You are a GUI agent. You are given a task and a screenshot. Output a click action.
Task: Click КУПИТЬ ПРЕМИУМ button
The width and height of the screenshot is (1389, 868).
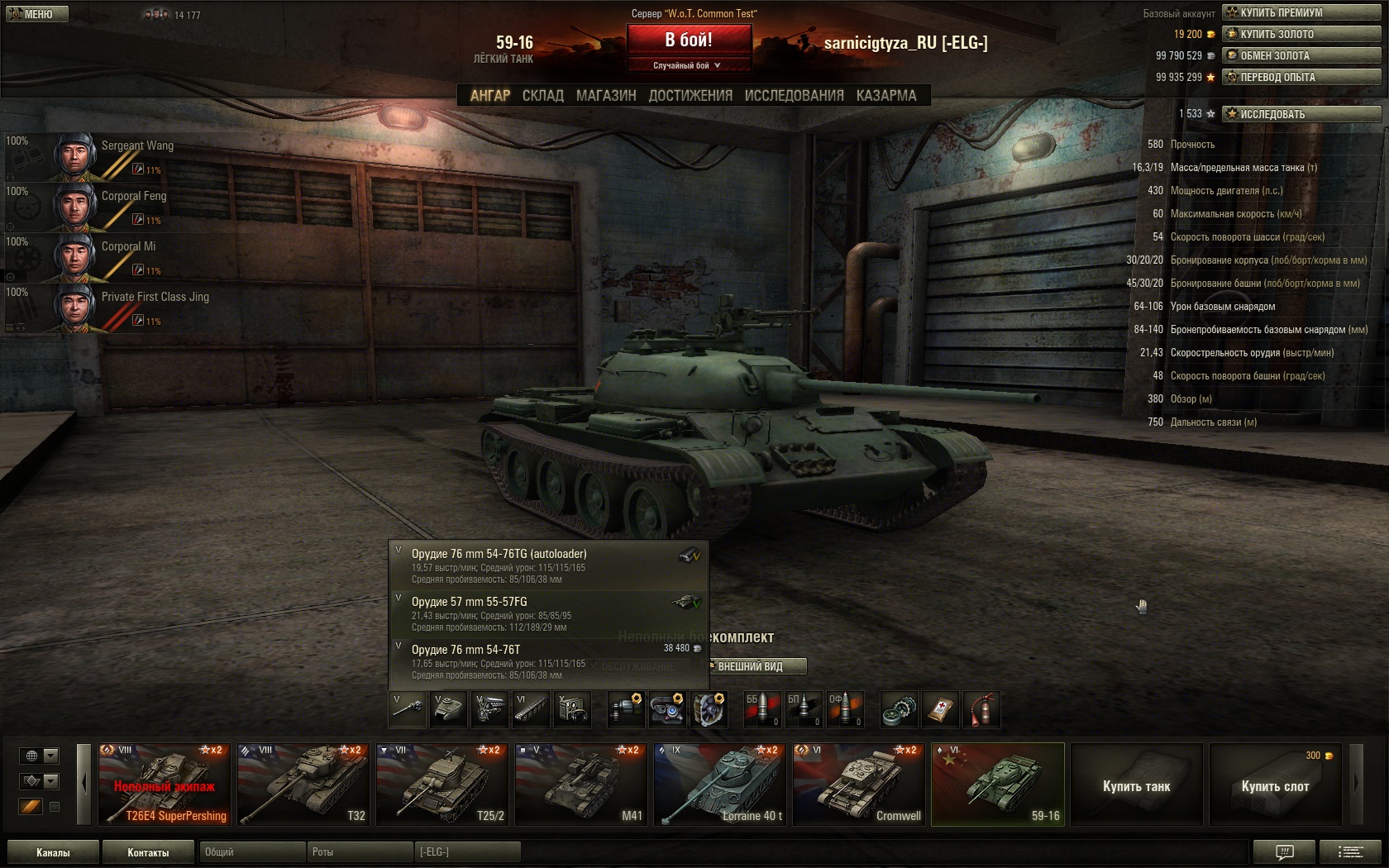coord(1301,12)
